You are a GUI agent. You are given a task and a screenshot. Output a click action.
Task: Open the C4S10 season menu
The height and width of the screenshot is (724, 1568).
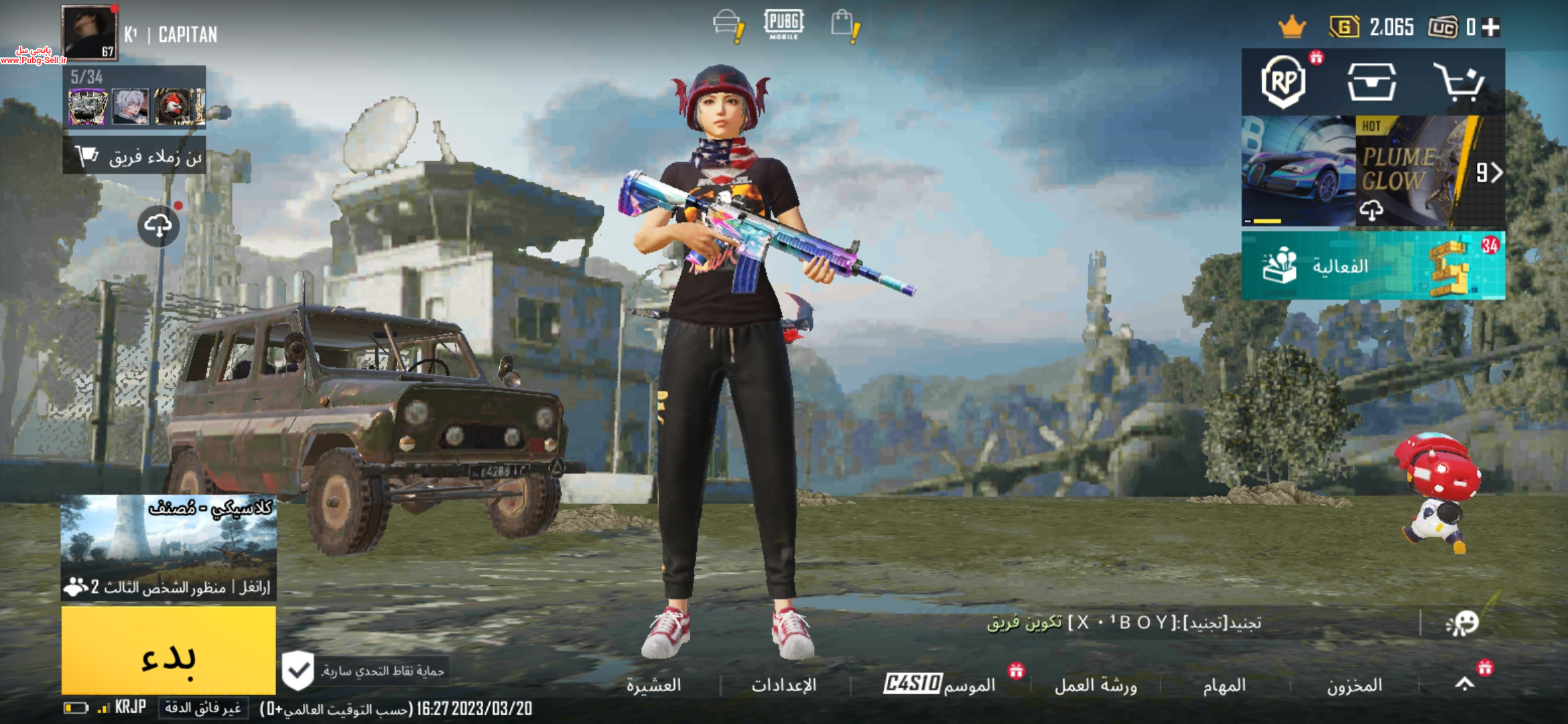coord(939,684)
